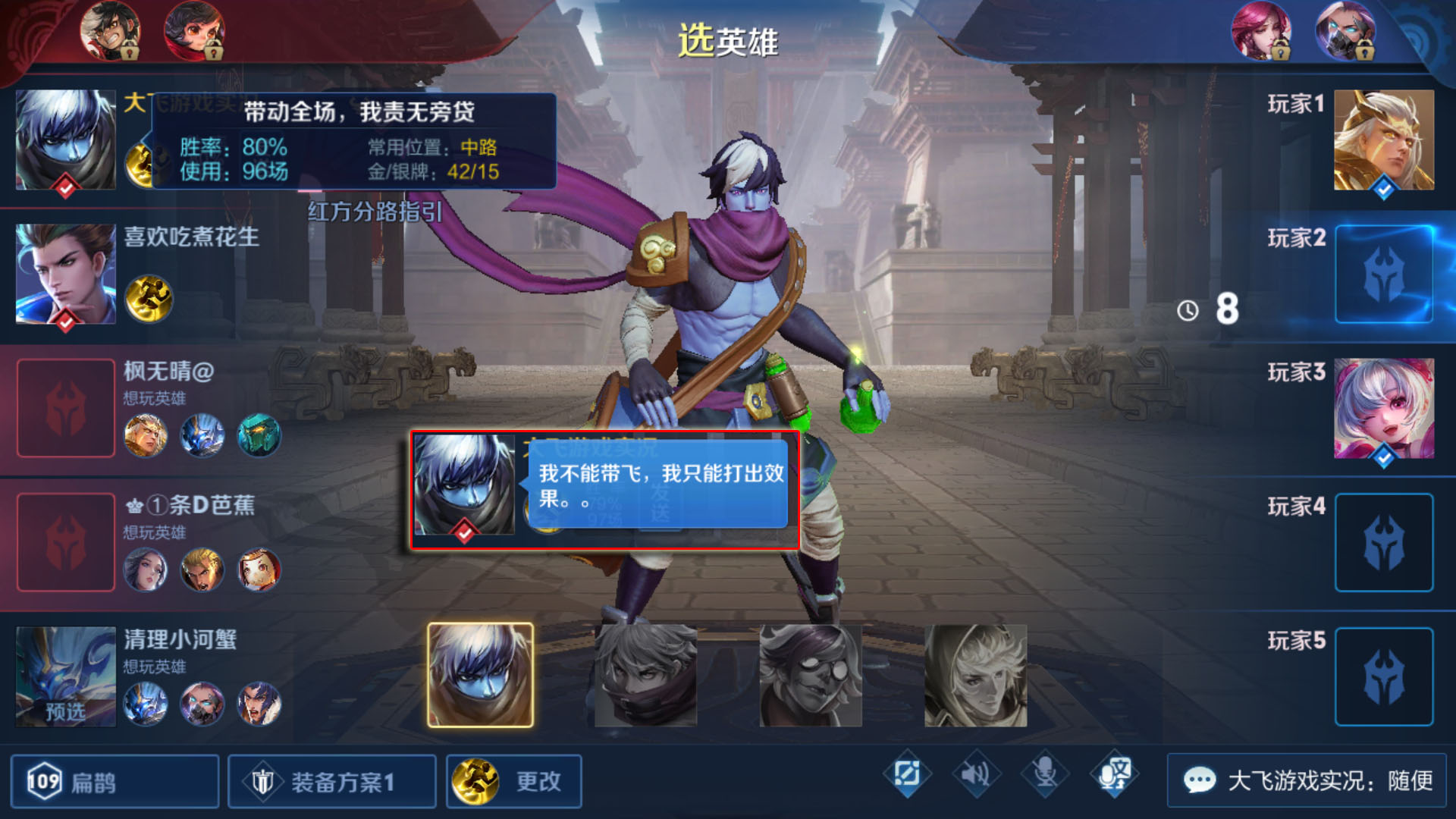Screen dimensions: 1456x819
Task: Choose the goggles-wearing skin thumbnail
Action: pyautogui.click(x=810, y=675)
